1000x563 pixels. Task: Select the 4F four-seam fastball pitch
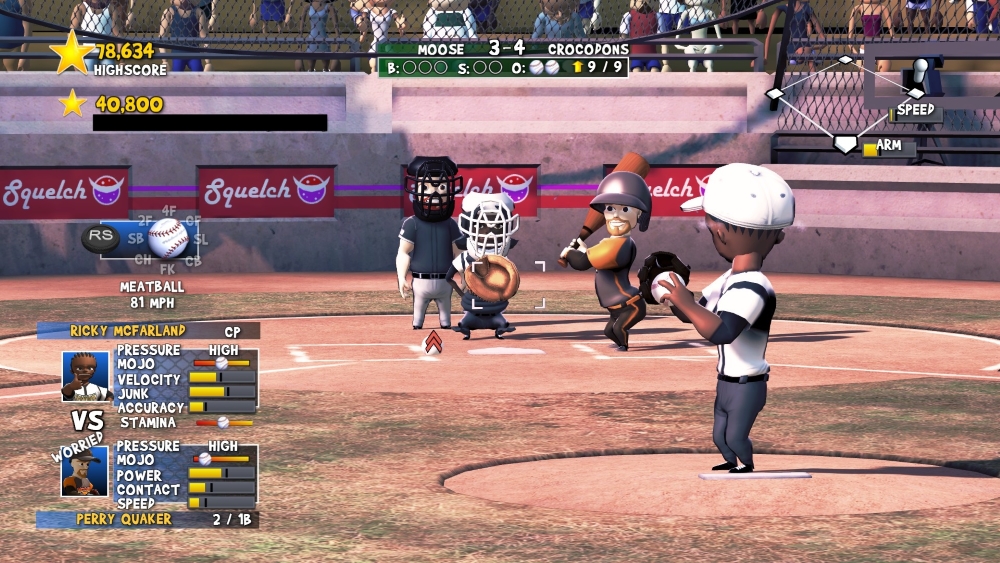tap(169, 210)
